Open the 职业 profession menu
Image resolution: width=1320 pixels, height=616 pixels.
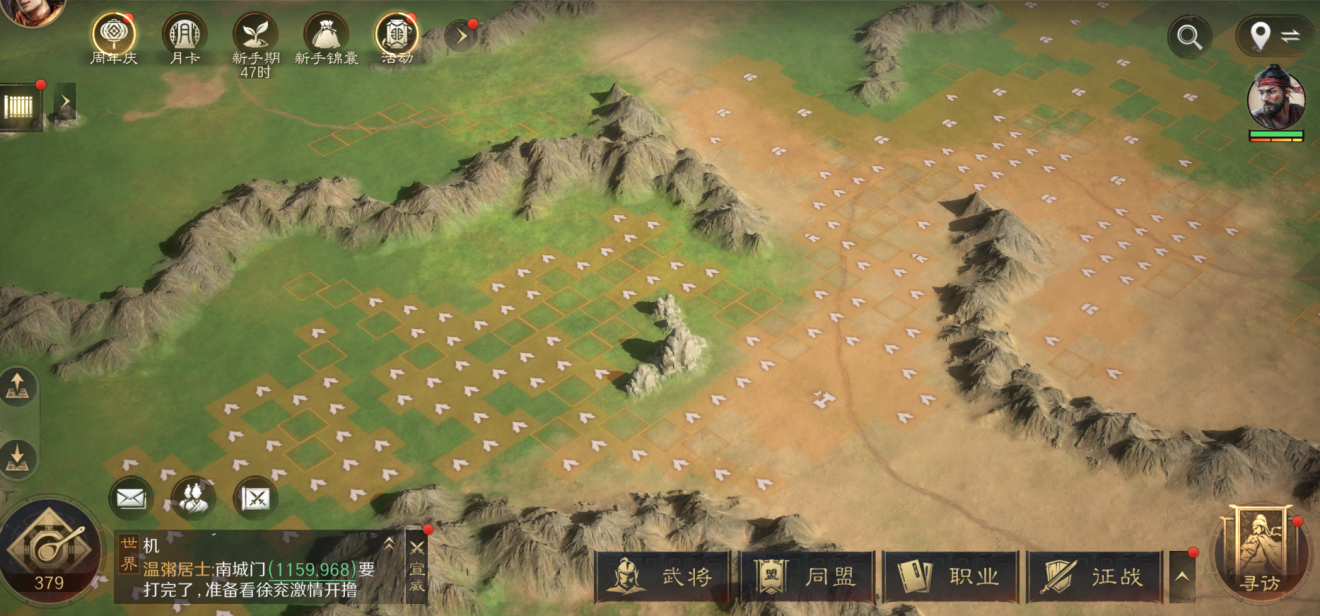[x=951, y=577]
